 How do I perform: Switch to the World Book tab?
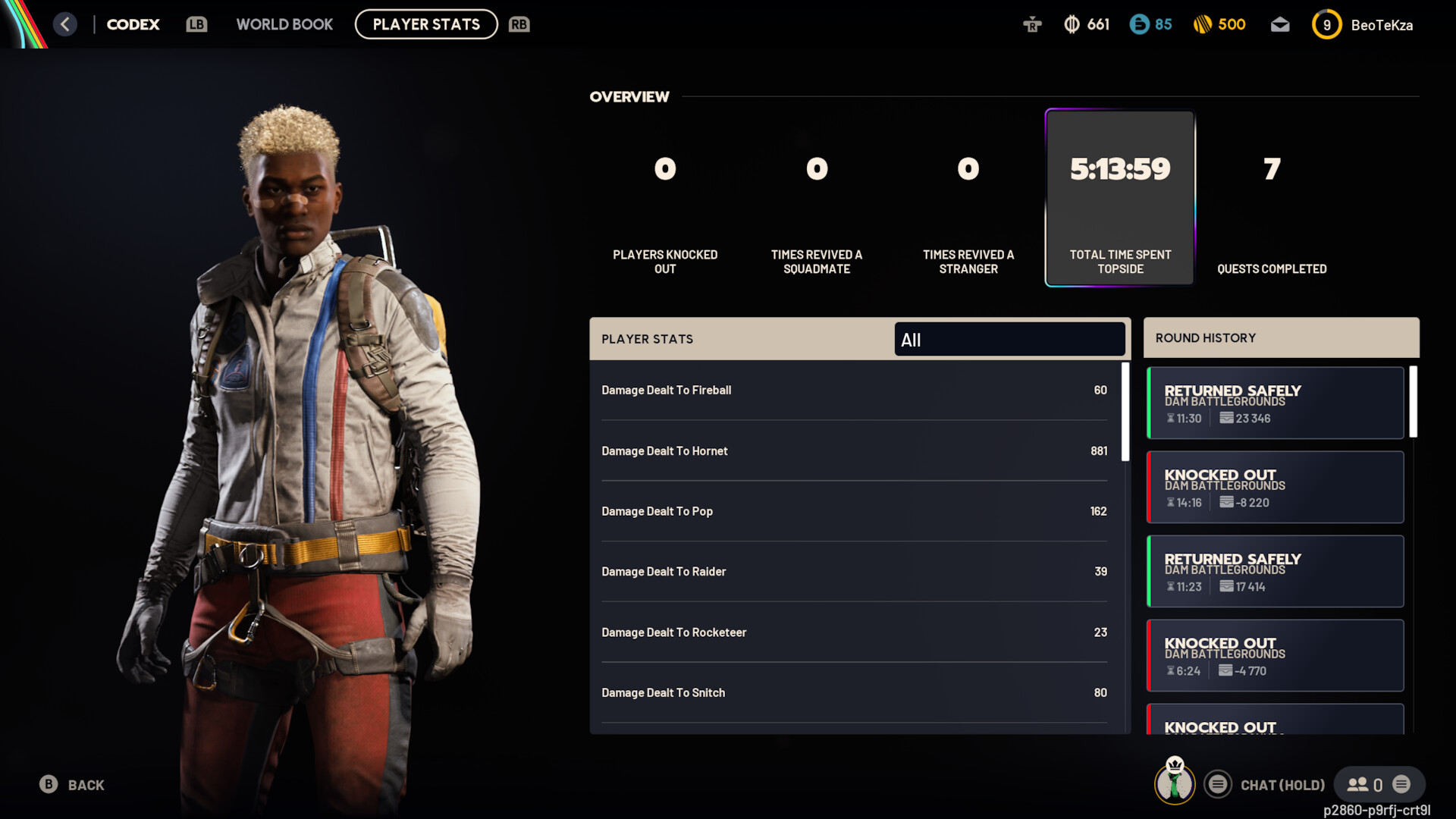coord(284,24)
